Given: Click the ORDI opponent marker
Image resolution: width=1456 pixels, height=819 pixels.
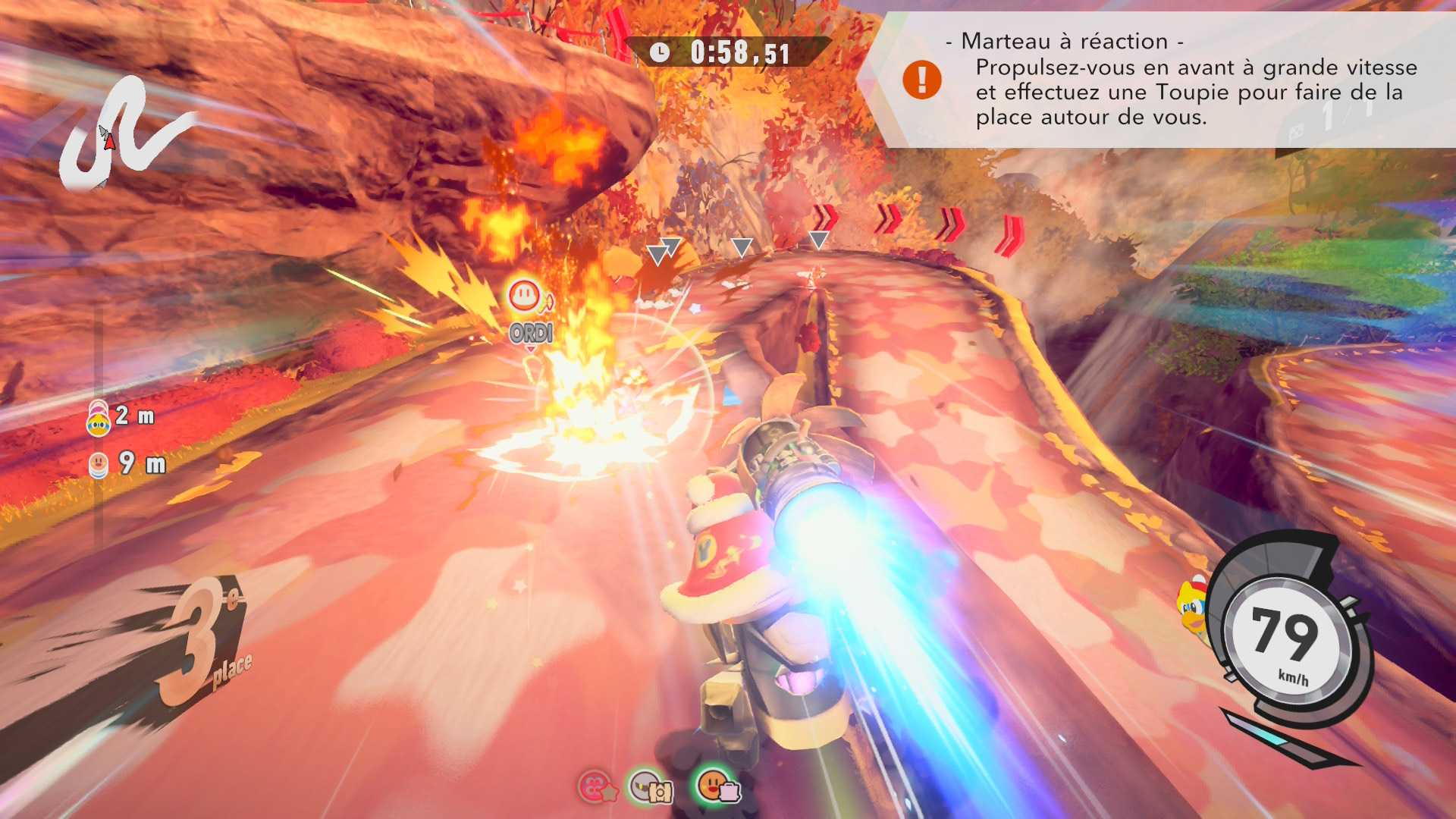Looking at the screenshot, I should point(530,312).
